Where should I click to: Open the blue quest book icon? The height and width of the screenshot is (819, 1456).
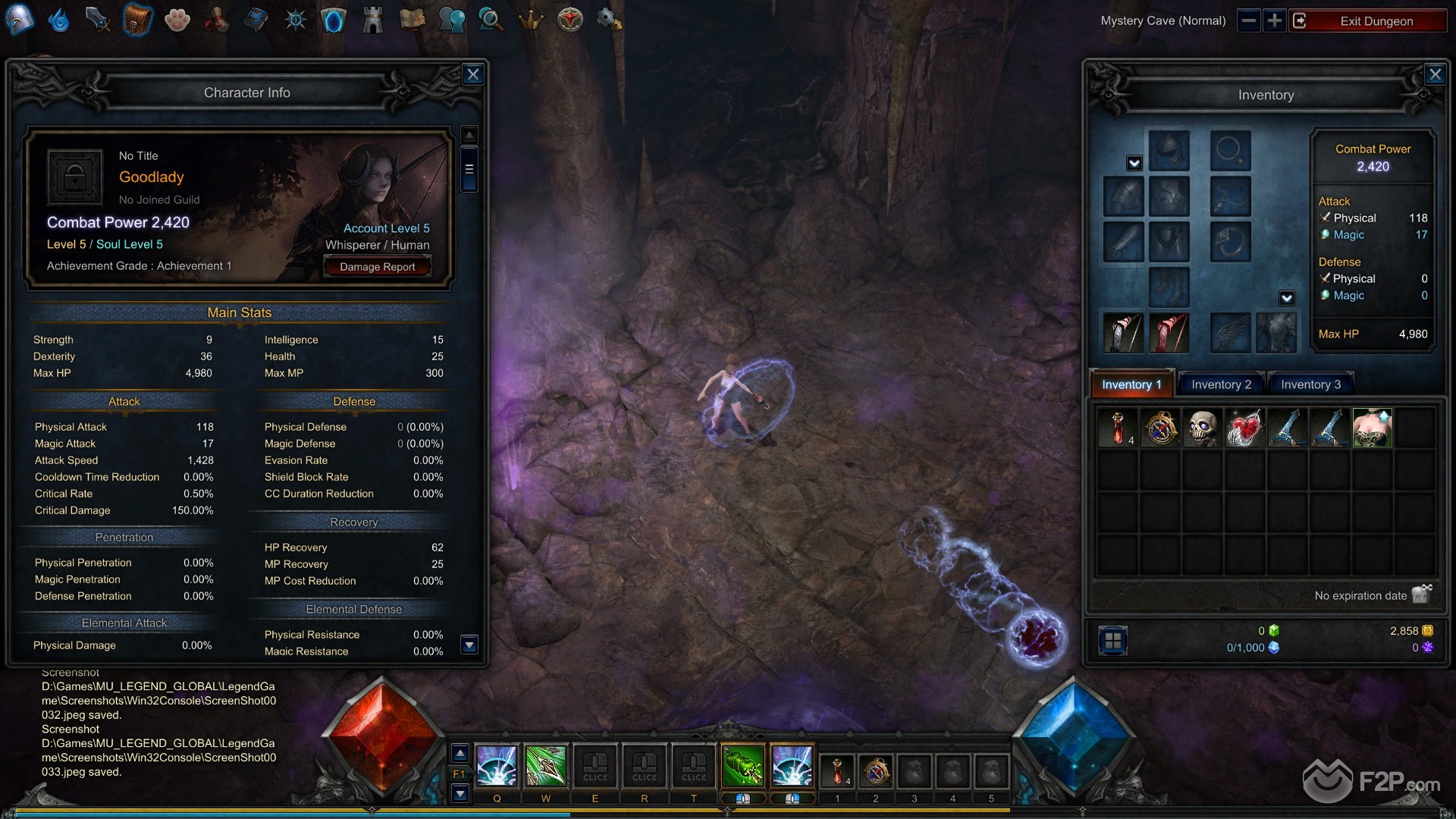pos(256,19)
